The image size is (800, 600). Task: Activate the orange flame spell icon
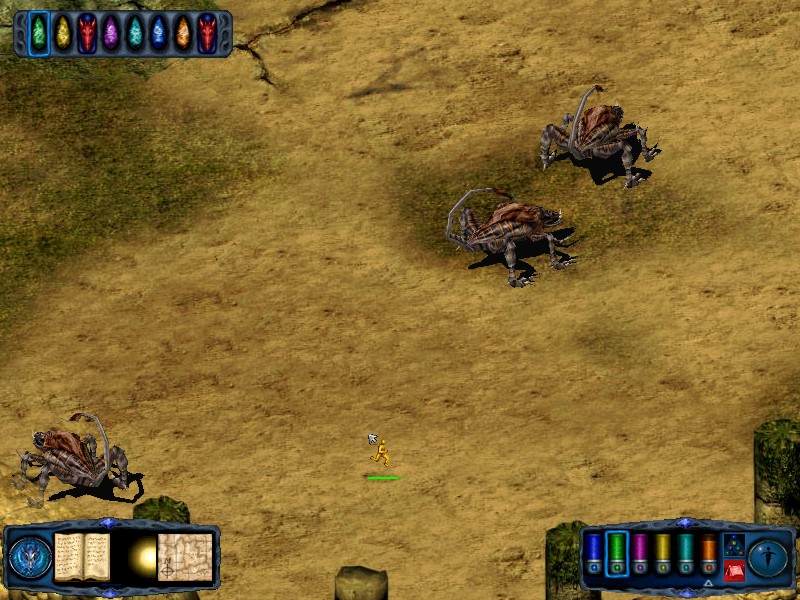(x=183, y=33)
